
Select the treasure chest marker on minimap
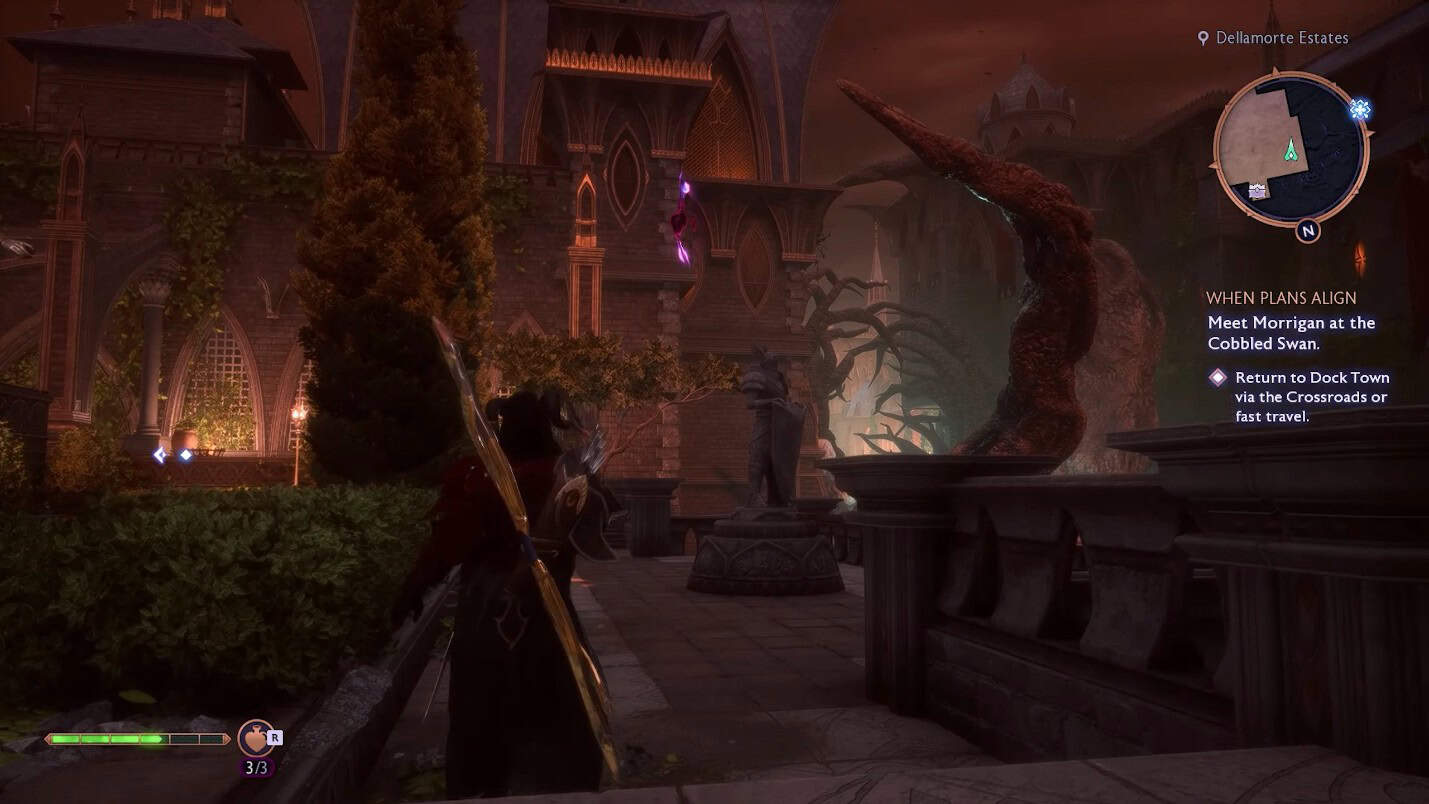1257,191
